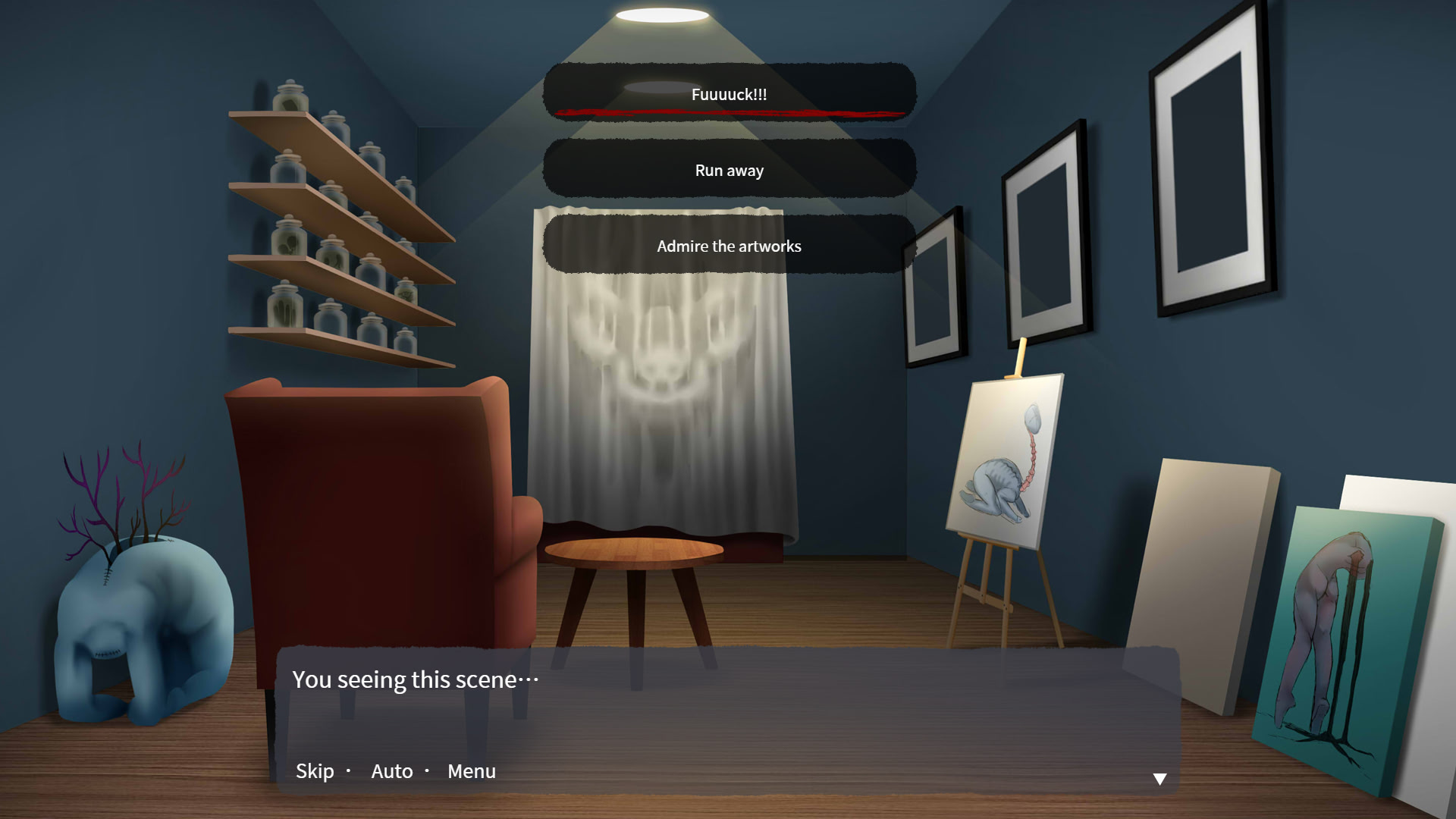This screenshot has width=1456, height=819.
Task: Open the game Menu
Action: pyautogui.click(x=471, y=770)
